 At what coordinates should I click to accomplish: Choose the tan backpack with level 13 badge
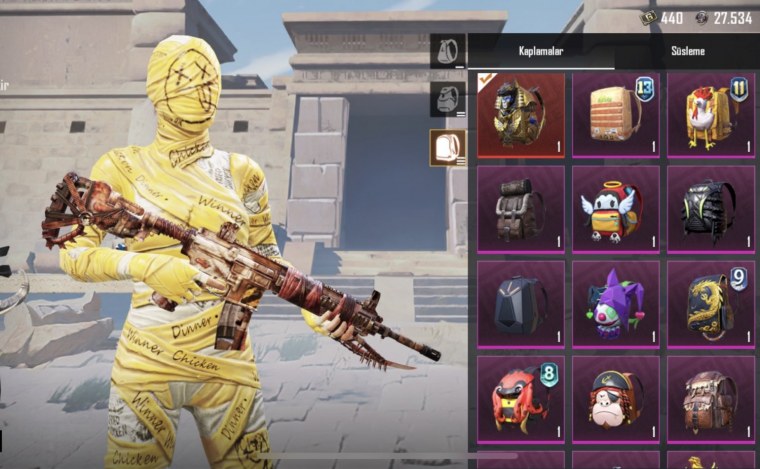coord(614,114)
